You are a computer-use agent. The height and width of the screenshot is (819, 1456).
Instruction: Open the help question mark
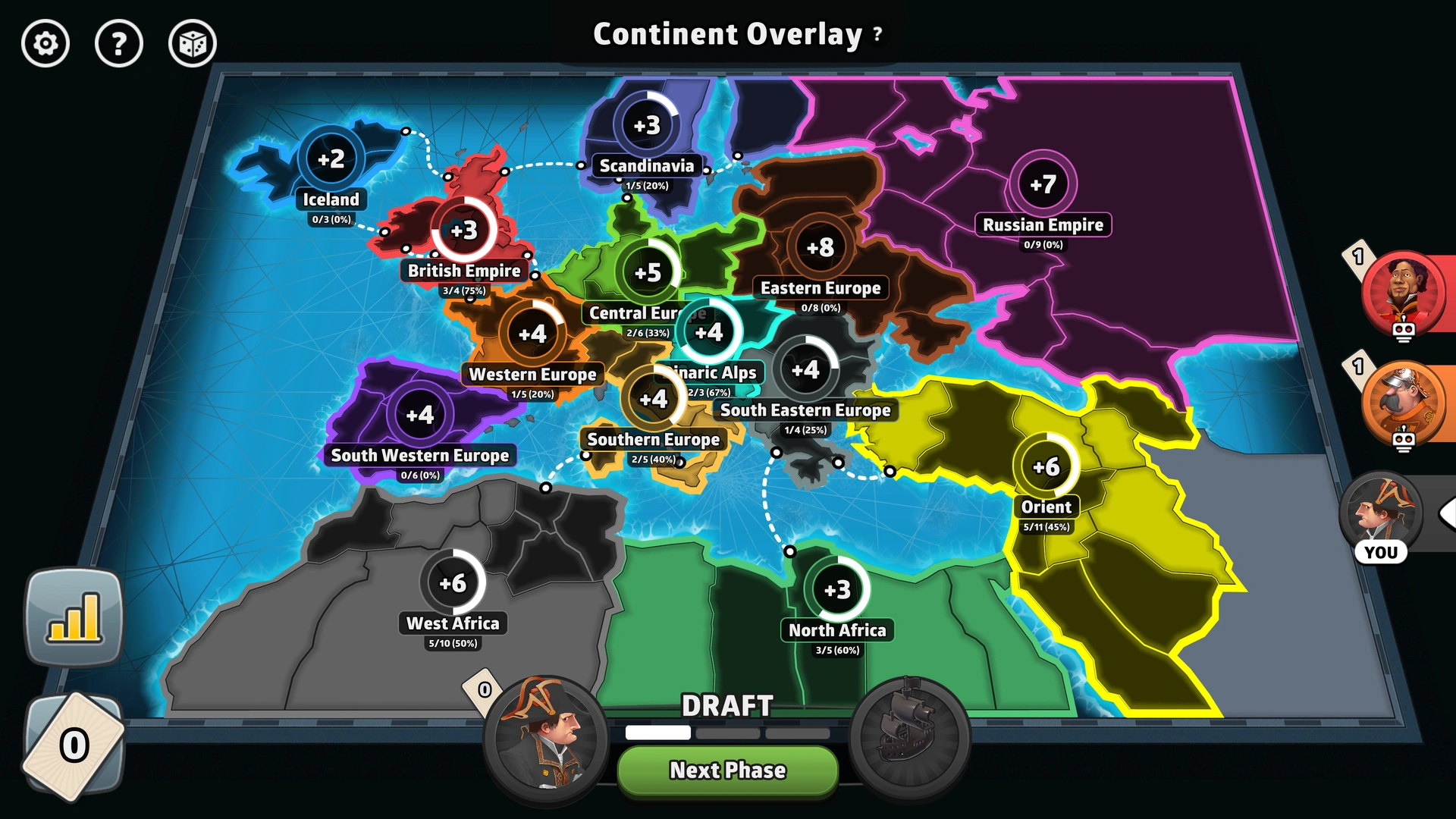[x=119, y=44]
